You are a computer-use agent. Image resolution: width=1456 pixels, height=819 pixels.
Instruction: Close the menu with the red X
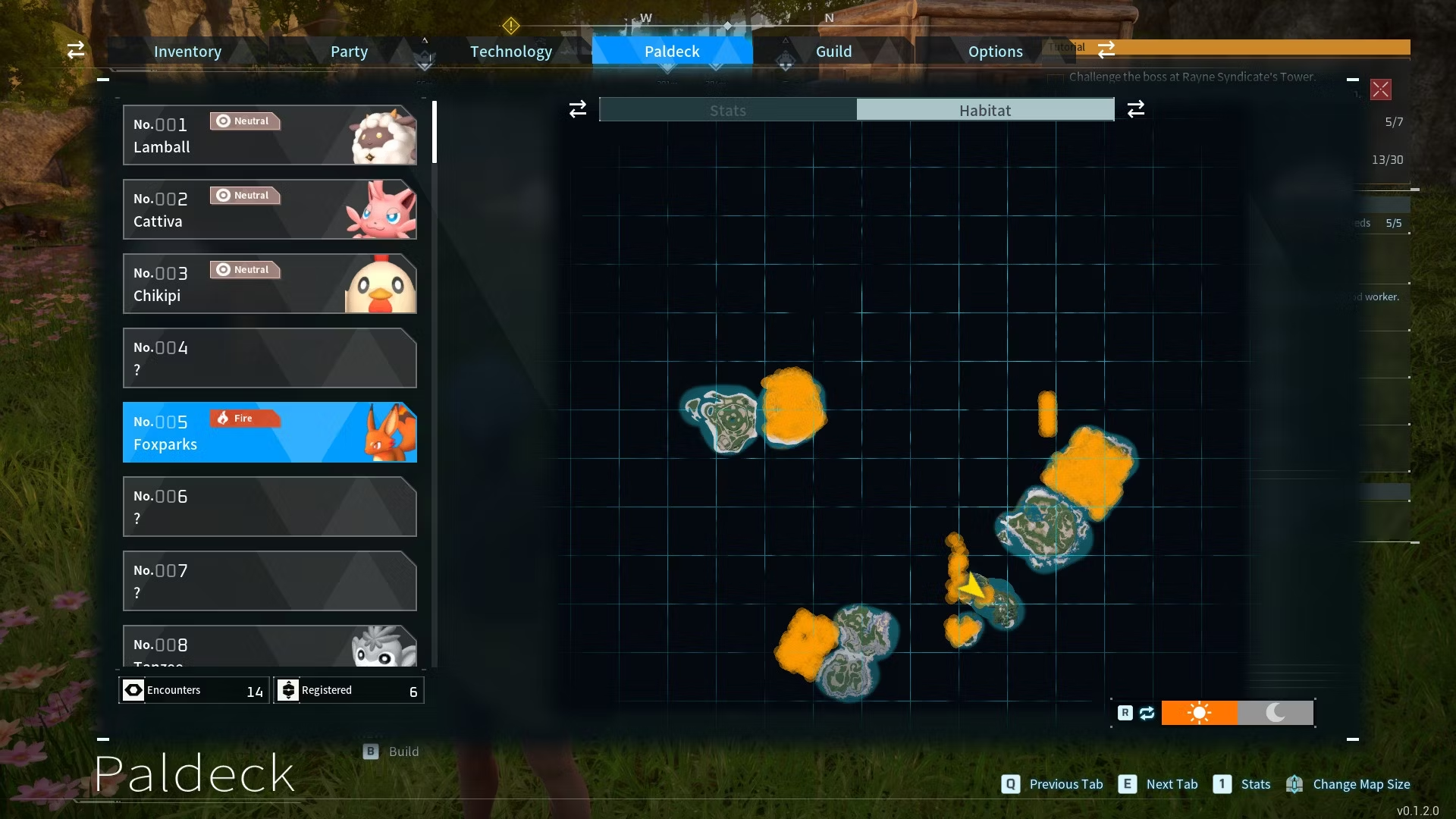[x=1380, y=89]
